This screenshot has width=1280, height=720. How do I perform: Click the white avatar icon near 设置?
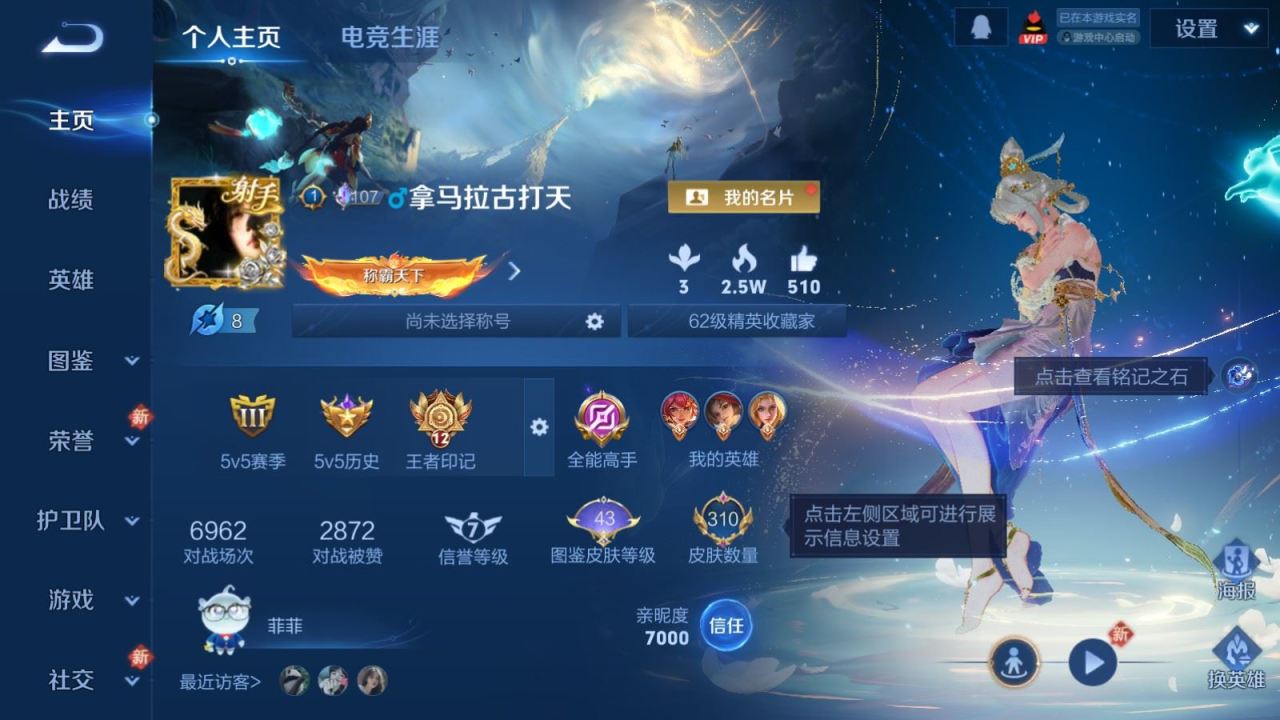pyautogui.click(x=979, y=27)
